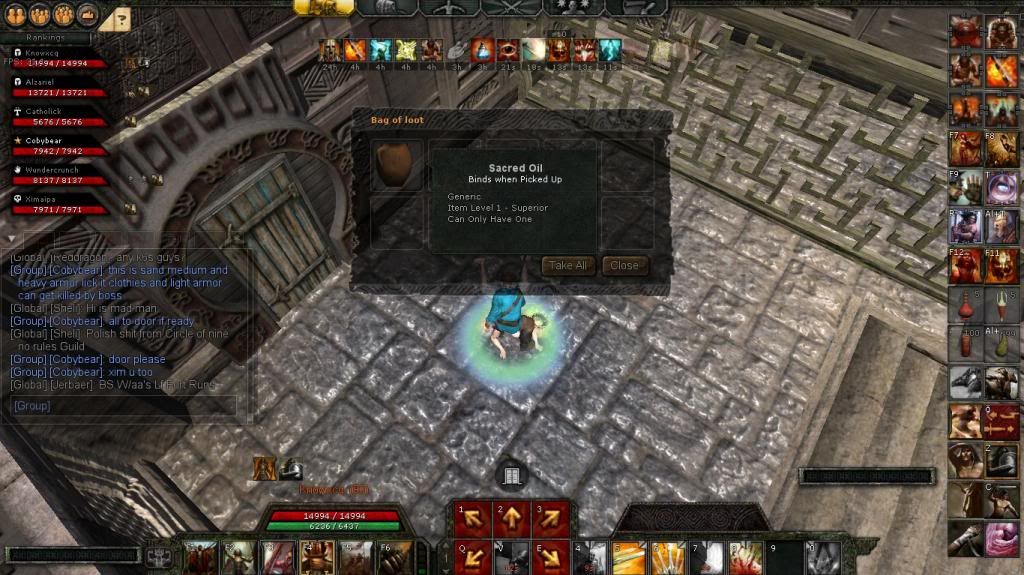This screenshot has height=575, width=1024.
Task: Close the Bag of loot window
Action: click(x=624, y=266)
